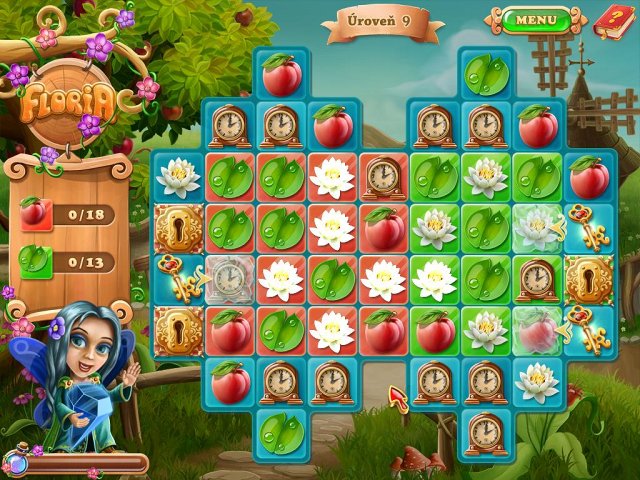Pick the unfrozen apple on green background
Image resolution: width=640 pixels, height=480 pixels.
pos(435,331)
